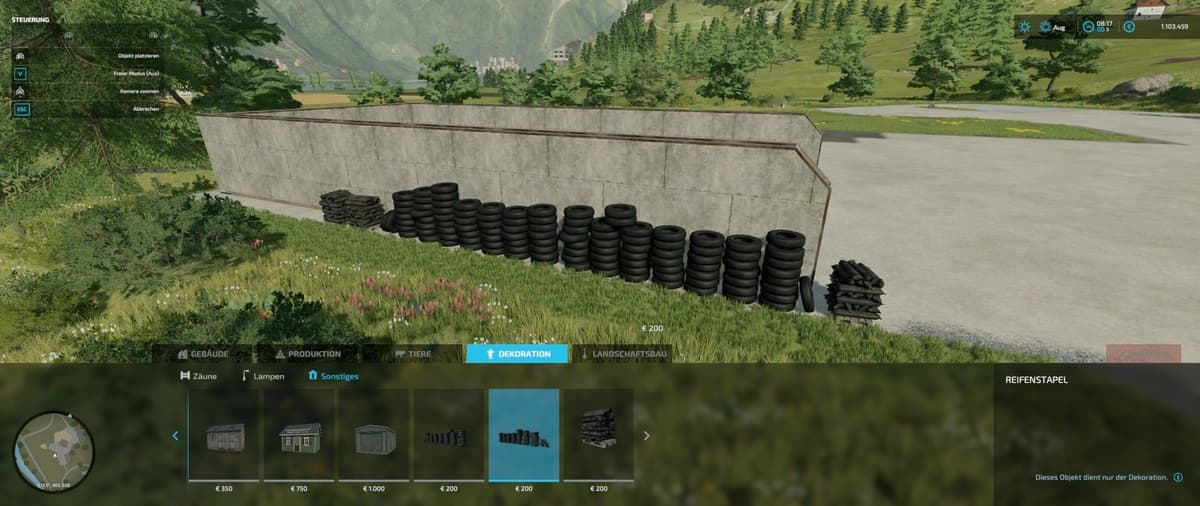Image resolution: width=1200 pixels, height=506 pixels.
Task: Switch to the Tiere tab
Action: [x=412, y=354]
